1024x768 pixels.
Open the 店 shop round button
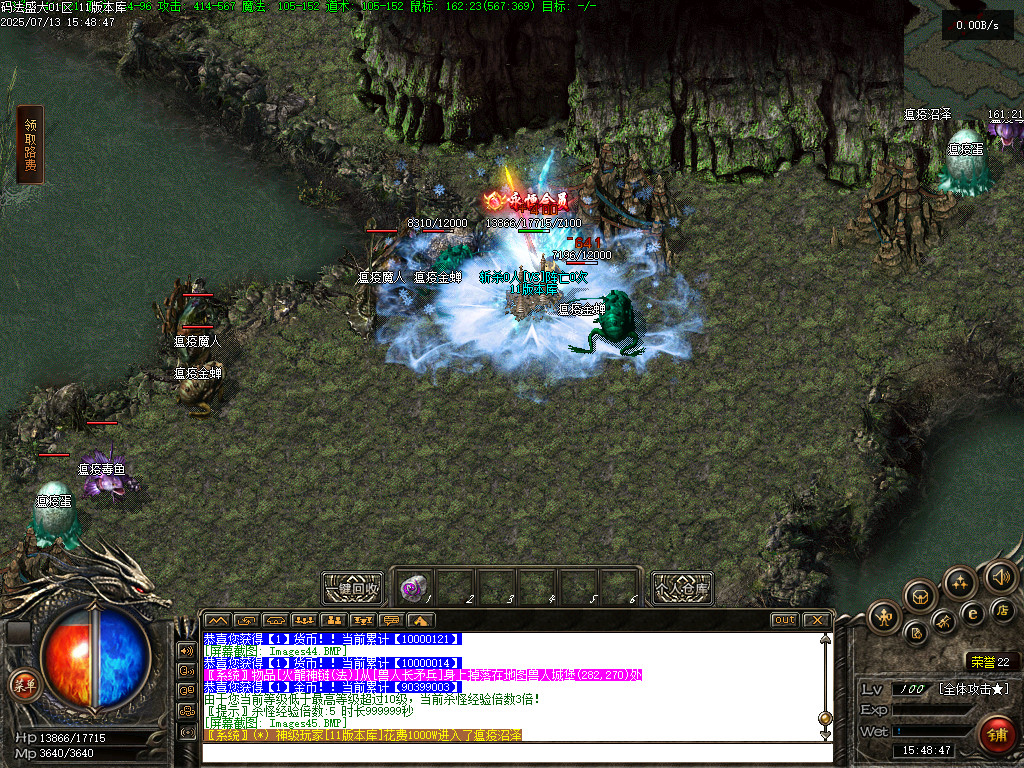pyautogui.click(x=1003, y=609)
